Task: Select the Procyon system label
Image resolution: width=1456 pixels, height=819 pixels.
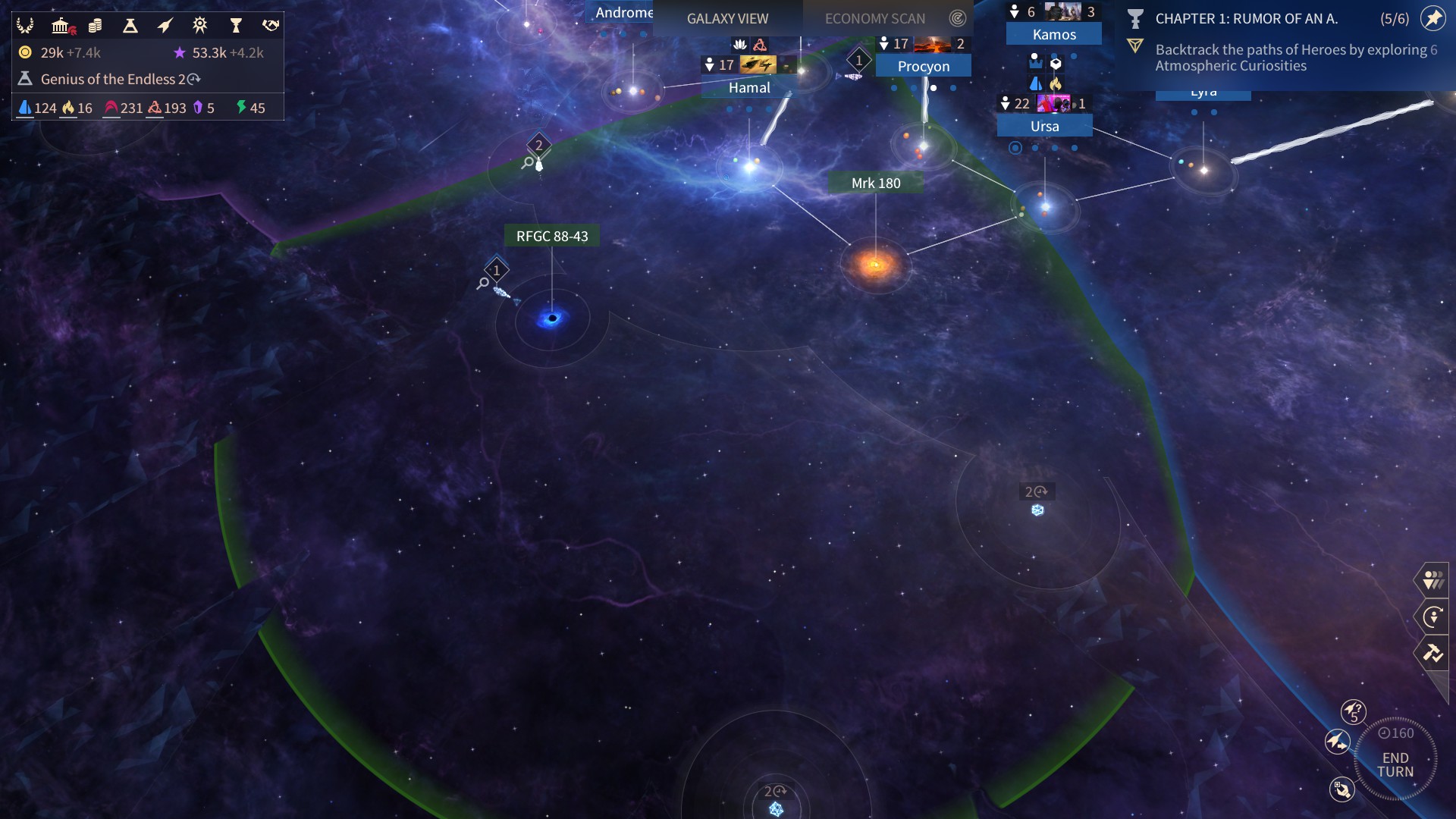Action: [x=923, y=67]
